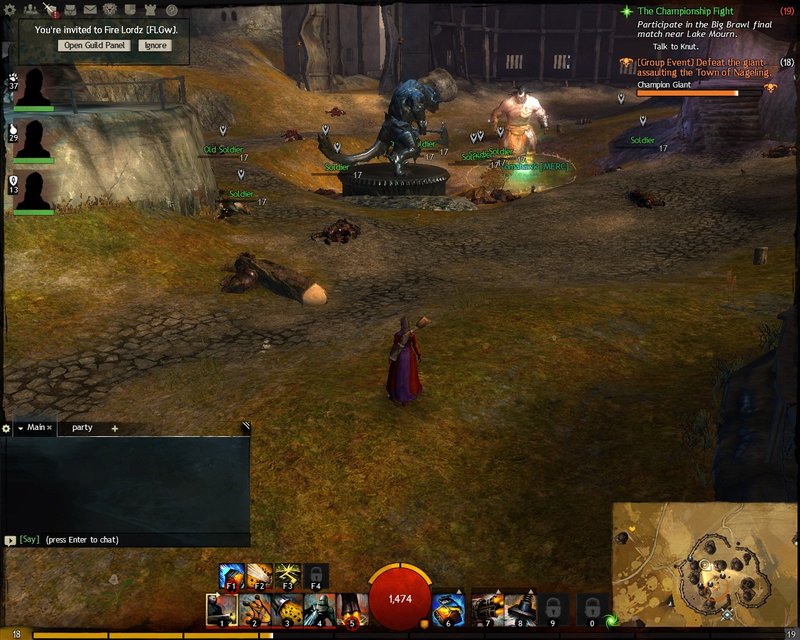This screenshot has width=800, height=640.
Task: Open chat options gear
Action: tap(7, 428)
